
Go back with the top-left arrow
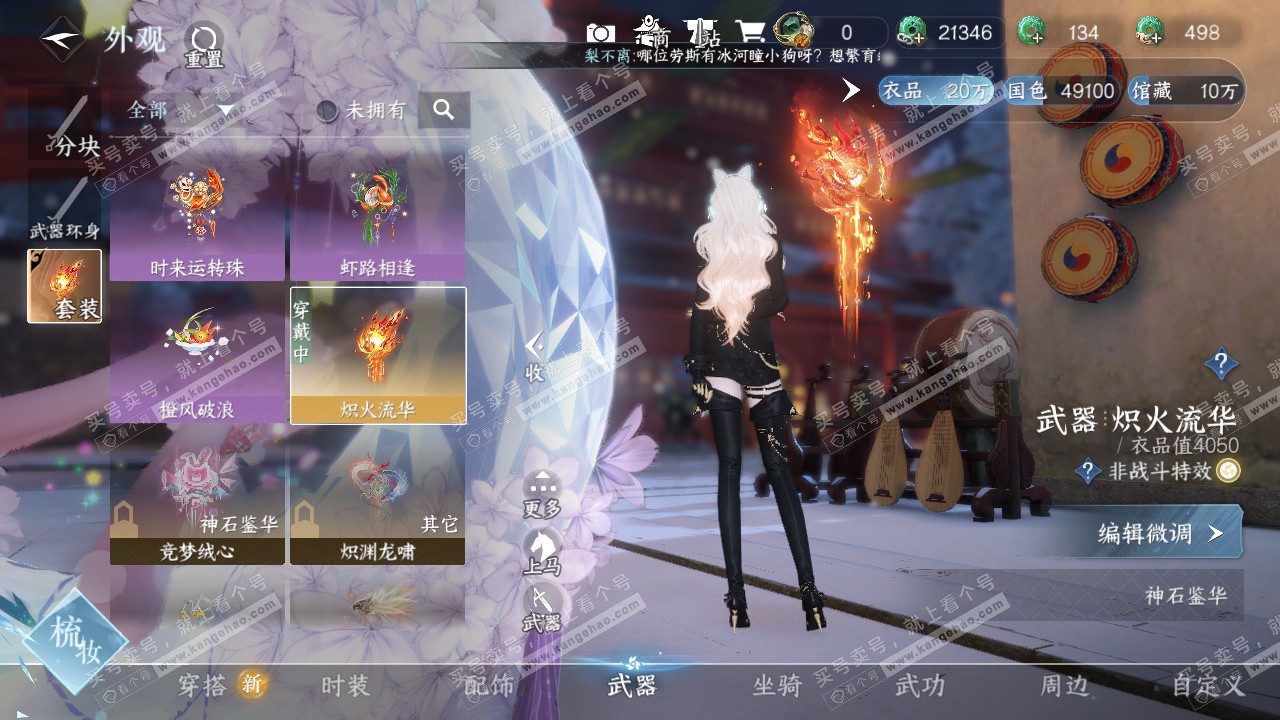[x=62, y=40]
